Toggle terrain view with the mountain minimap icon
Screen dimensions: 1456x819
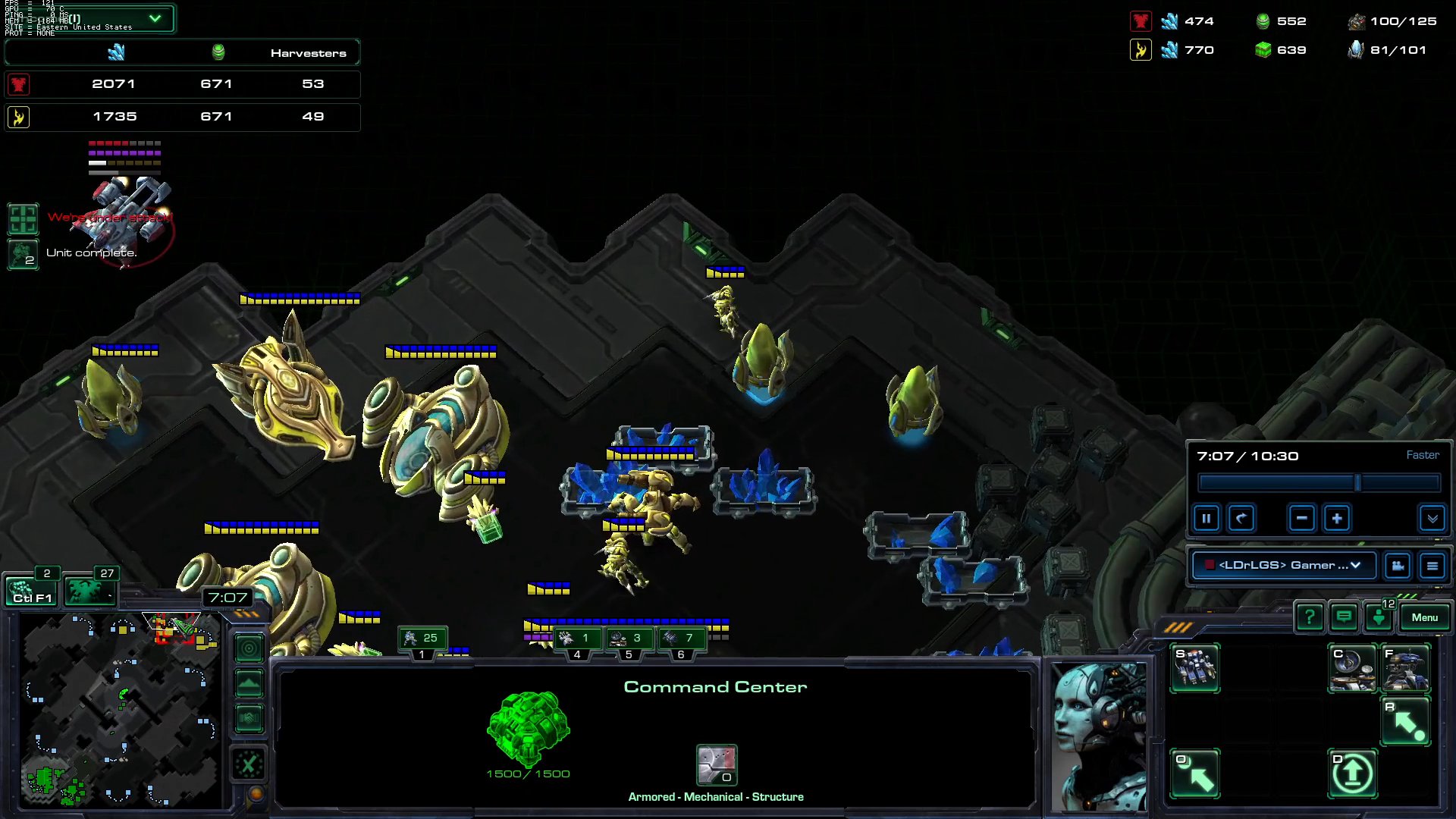click(x=249, y=683)
